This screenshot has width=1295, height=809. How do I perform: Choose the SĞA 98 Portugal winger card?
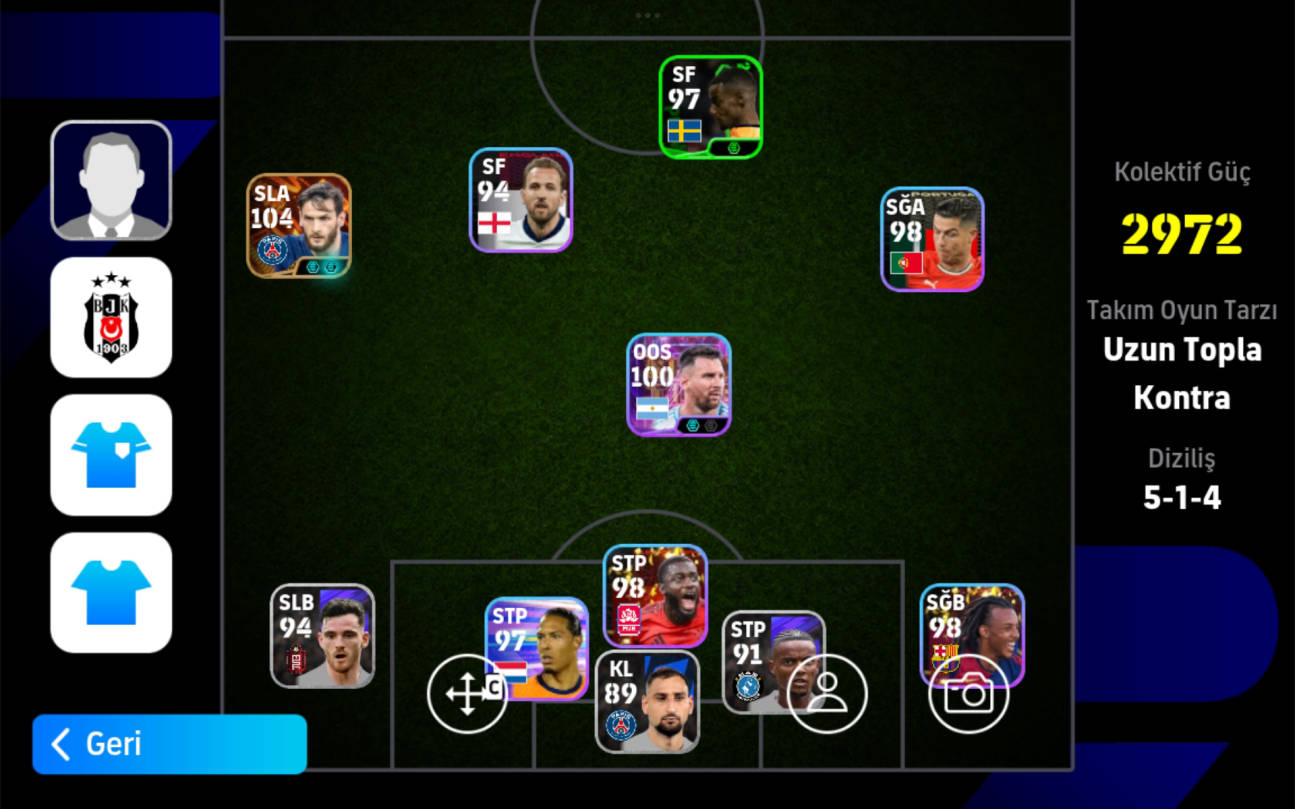pos(932,239)
